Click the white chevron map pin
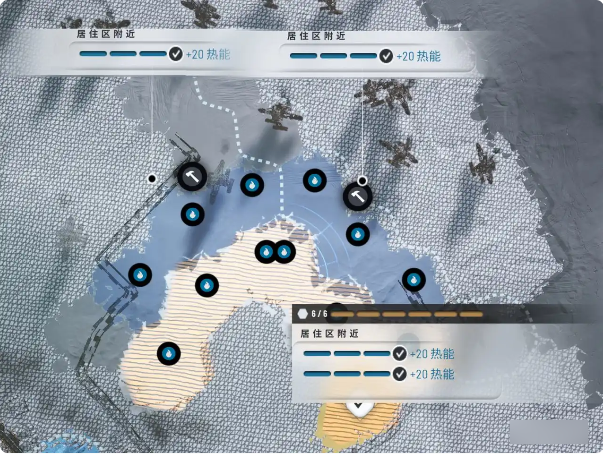The height and width of the screenshot is (454, 603). [x=359, y=407]
